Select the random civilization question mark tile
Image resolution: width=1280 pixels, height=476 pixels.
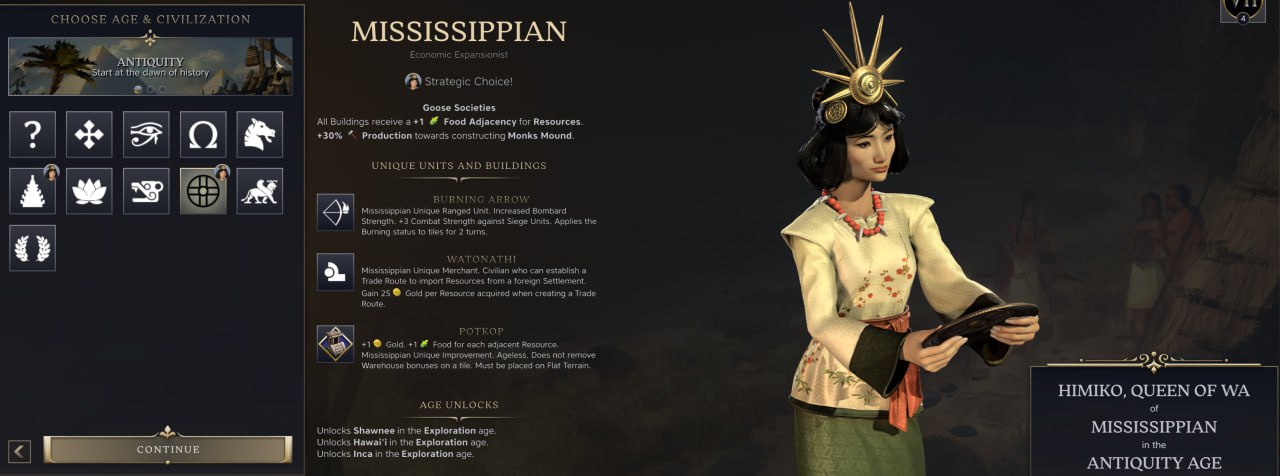[x=32, y=134]
